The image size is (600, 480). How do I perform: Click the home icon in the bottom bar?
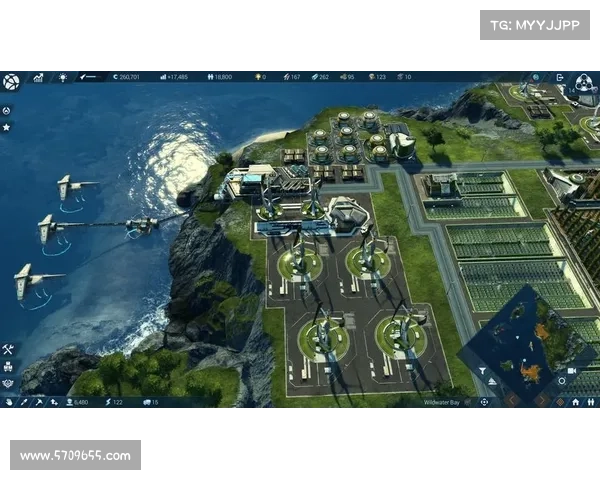coord(576,402)
